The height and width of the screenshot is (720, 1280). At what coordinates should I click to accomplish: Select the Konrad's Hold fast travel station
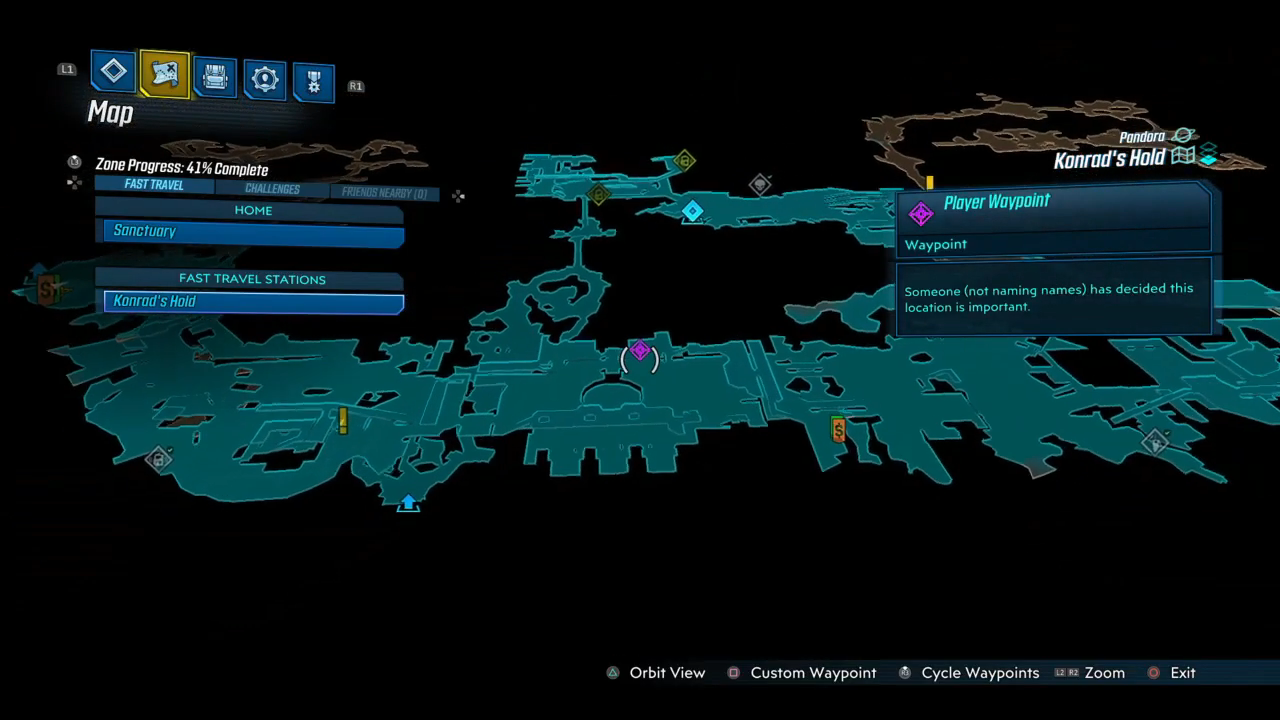(x=254, y=302)
